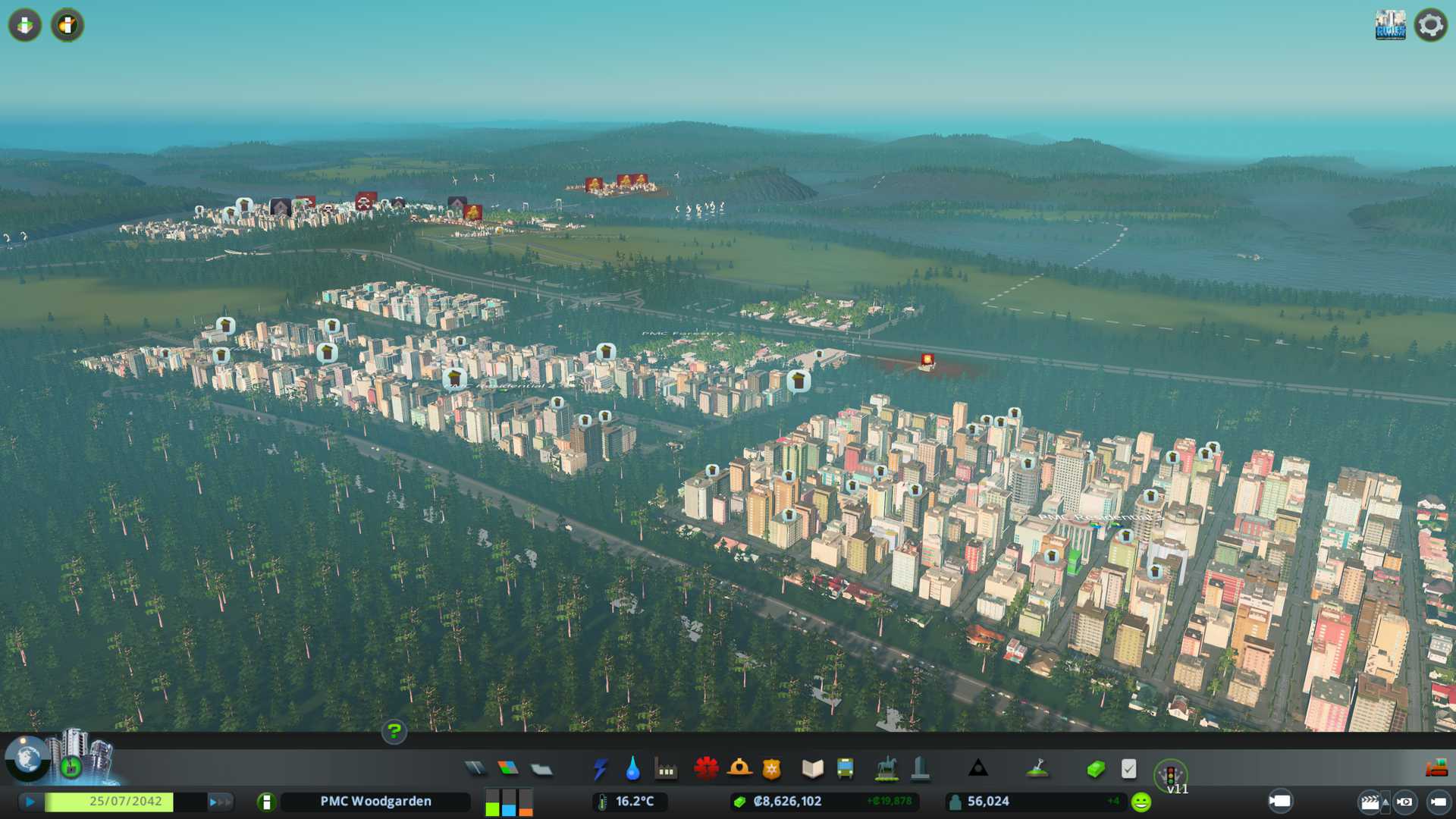The height and width of the screenshot is (819, 1456).
Task: Open the Roads build menu
Action: click(475, 769)
